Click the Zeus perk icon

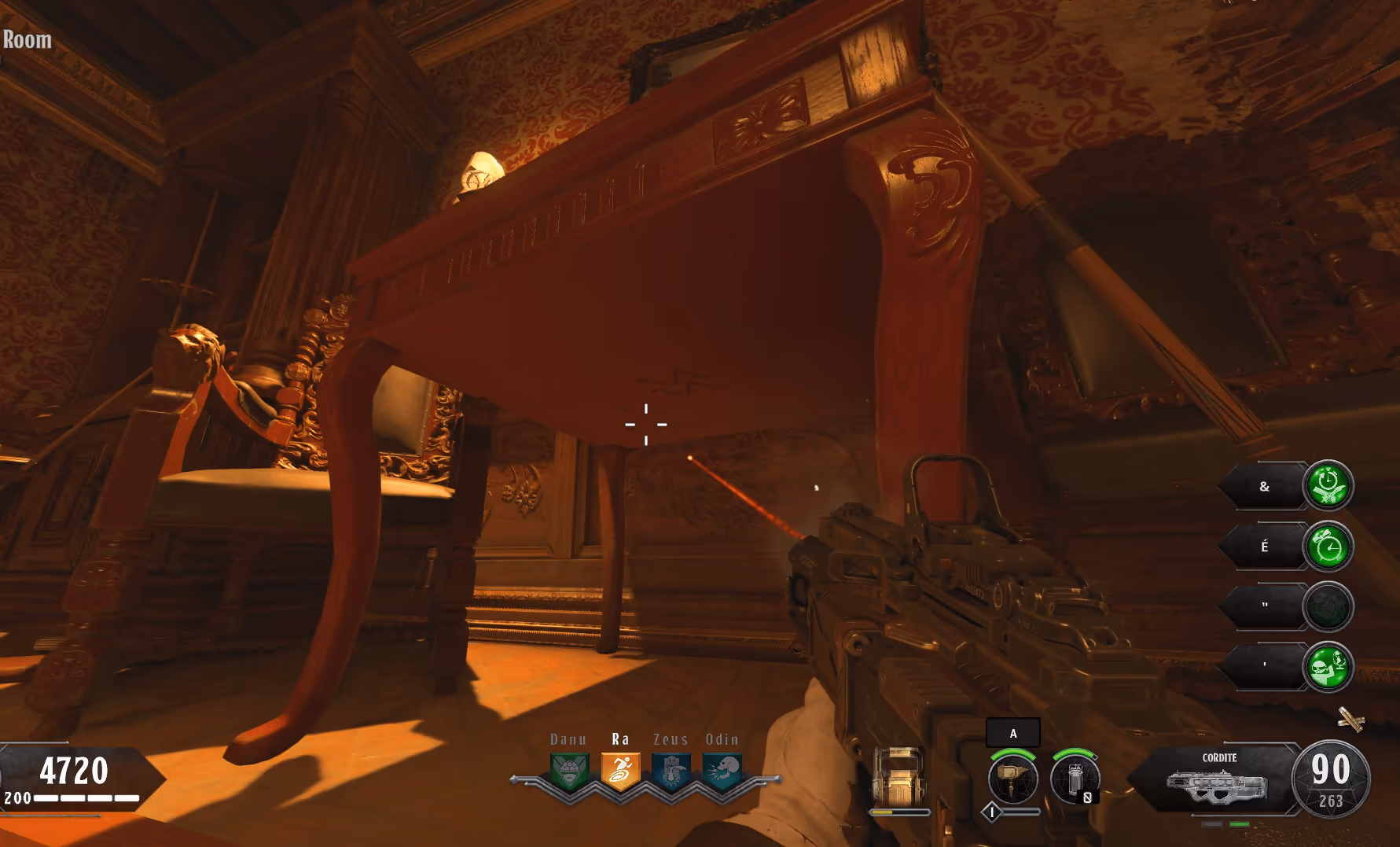coord(671,771)
